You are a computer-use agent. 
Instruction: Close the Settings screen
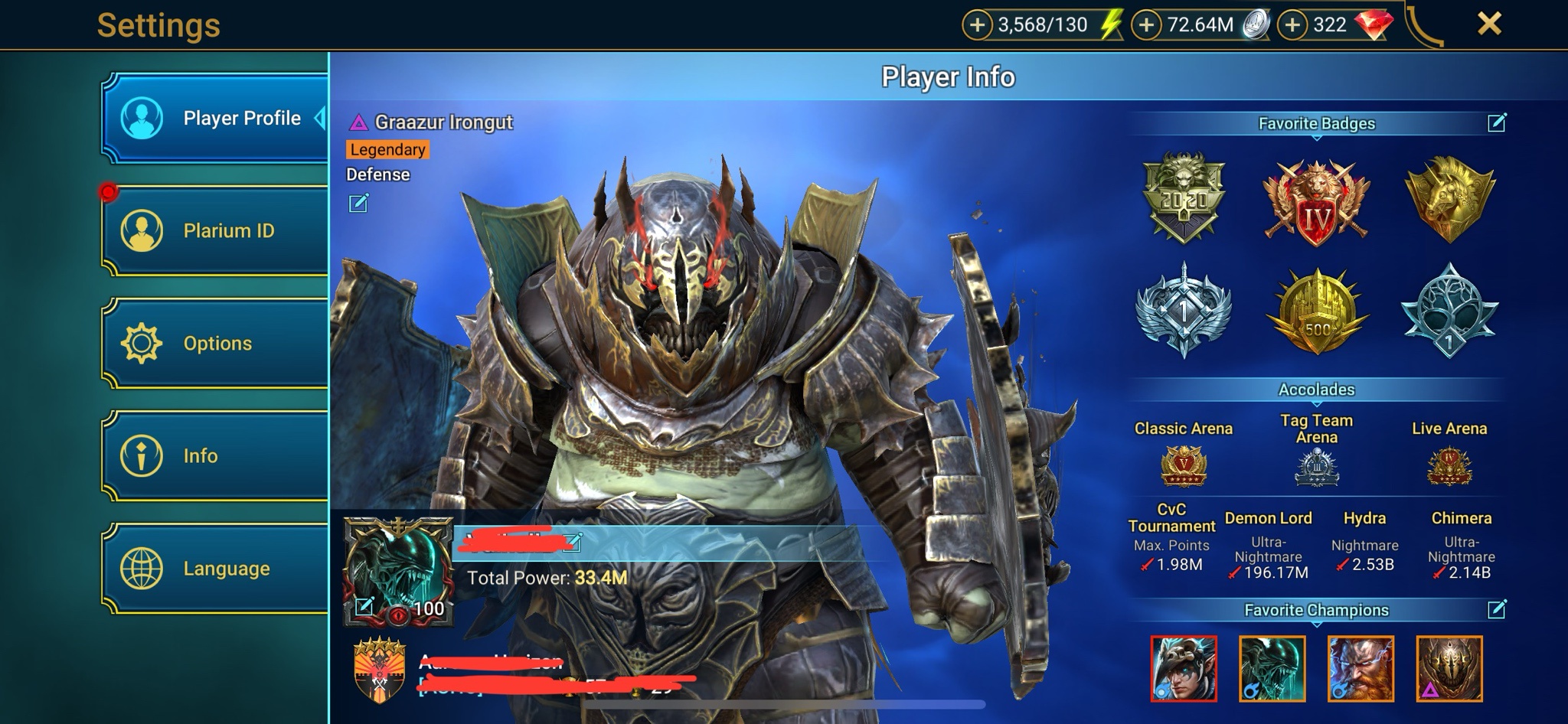(1489, 24)
